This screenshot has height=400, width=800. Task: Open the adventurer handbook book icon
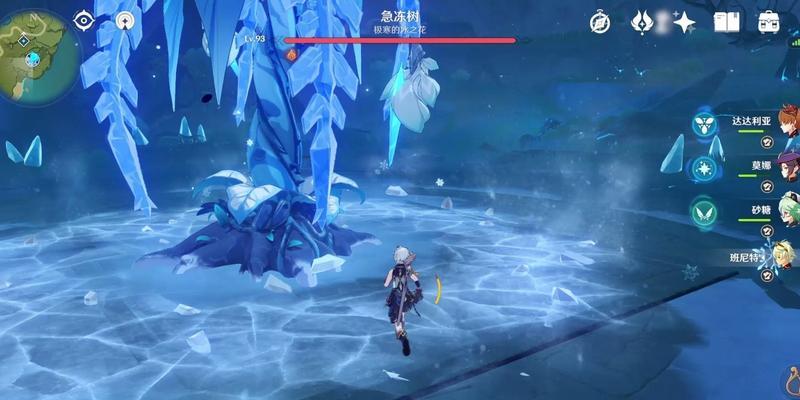click(725, 22)
